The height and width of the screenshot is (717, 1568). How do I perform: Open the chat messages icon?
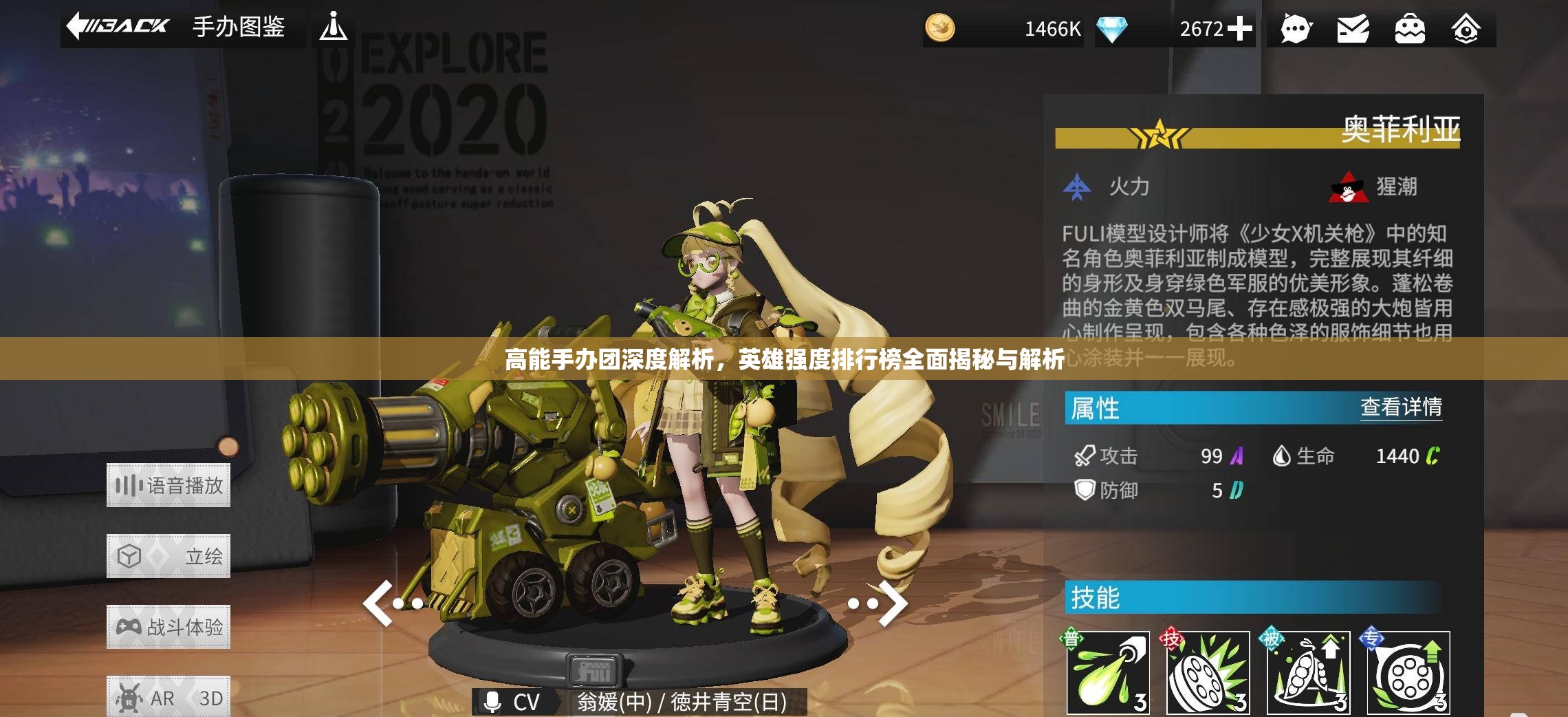pos(1296,30)
